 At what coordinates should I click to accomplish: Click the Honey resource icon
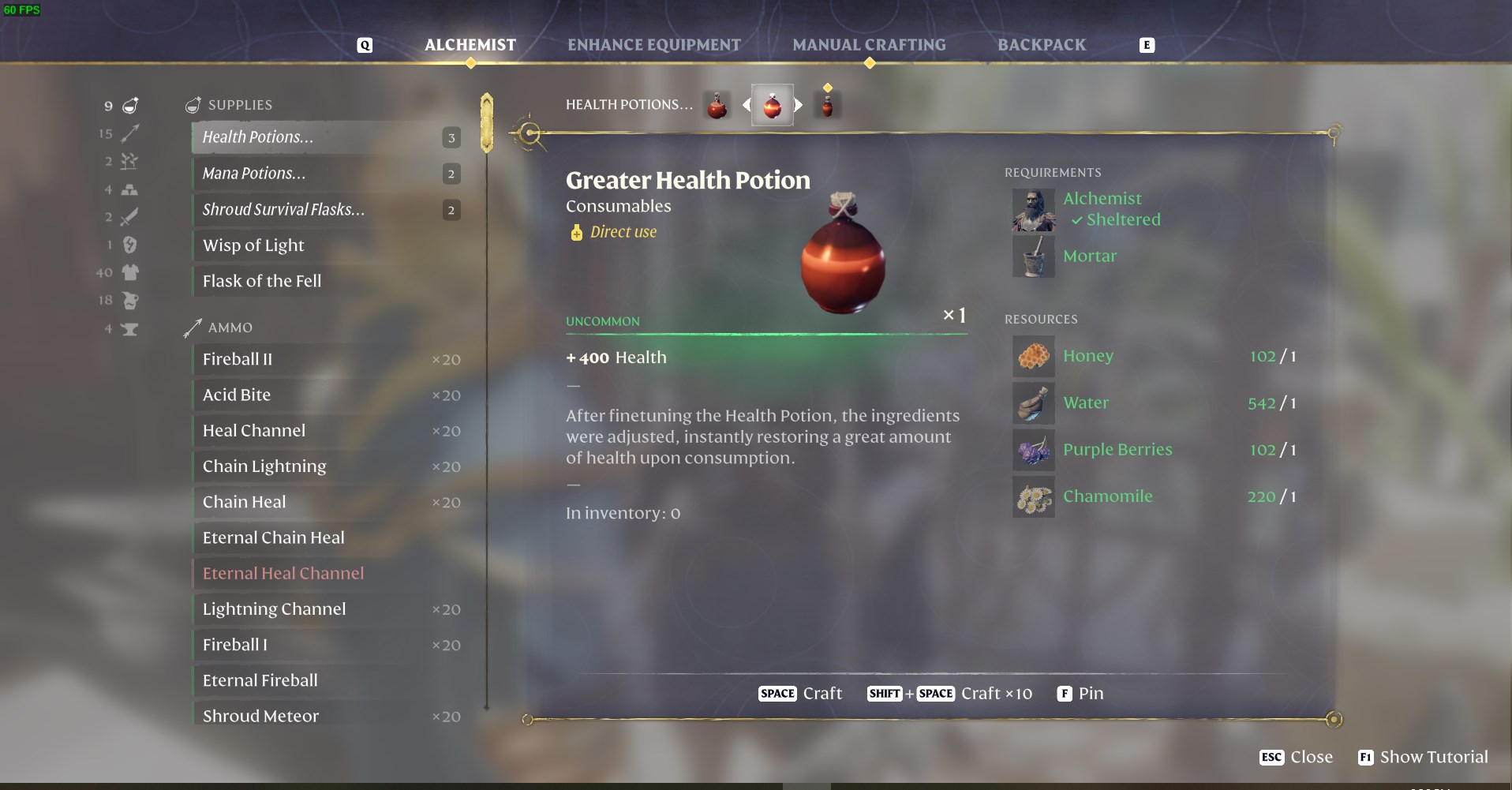(1033, 356)
